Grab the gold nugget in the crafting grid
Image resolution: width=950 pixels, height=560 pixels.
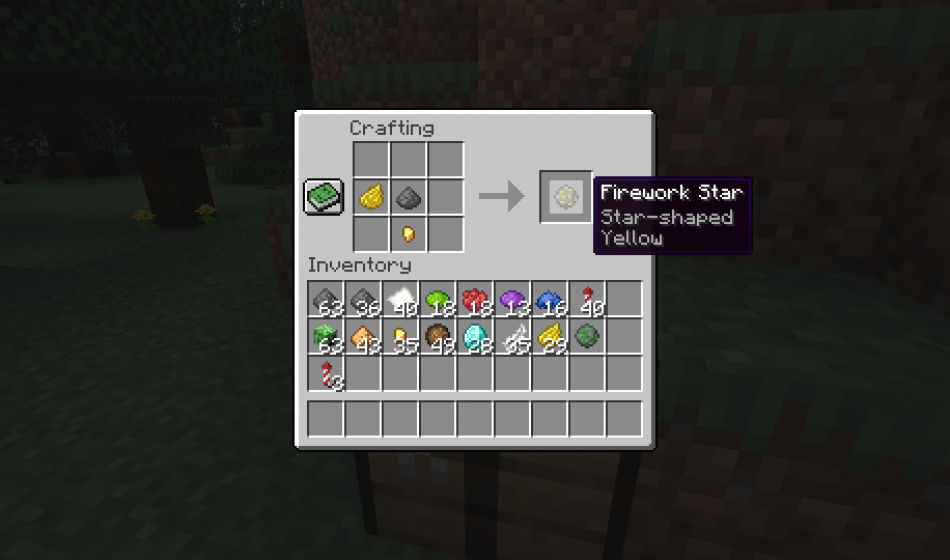point(408,234)
